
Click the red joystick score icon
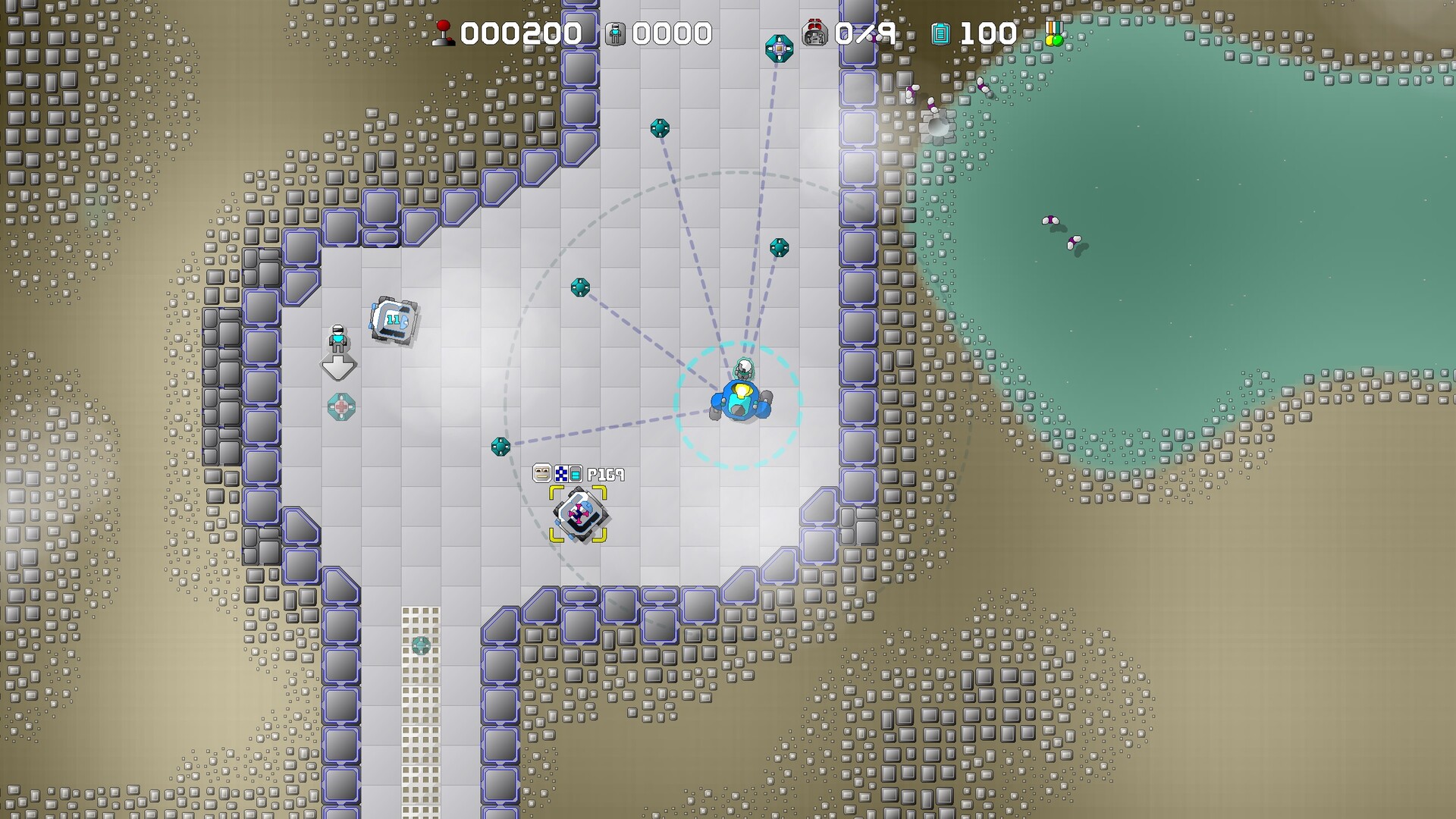point(442,34)
